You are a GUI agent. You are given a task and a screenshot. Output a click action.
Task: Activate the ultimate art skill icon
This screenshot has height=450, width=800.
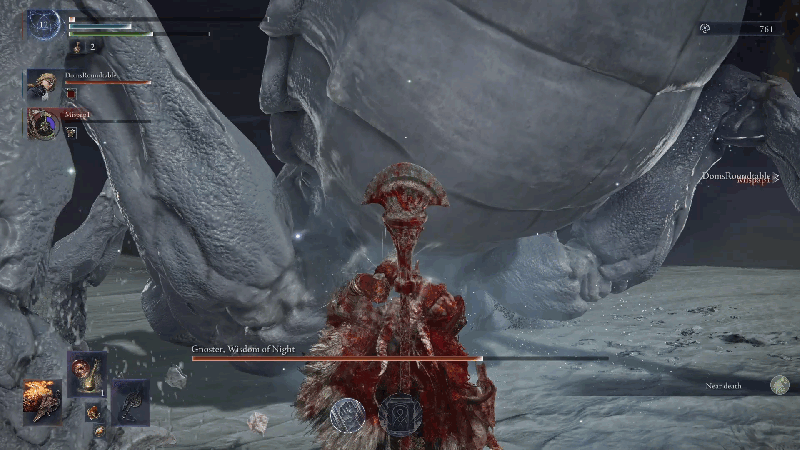(x=399, y=414)
